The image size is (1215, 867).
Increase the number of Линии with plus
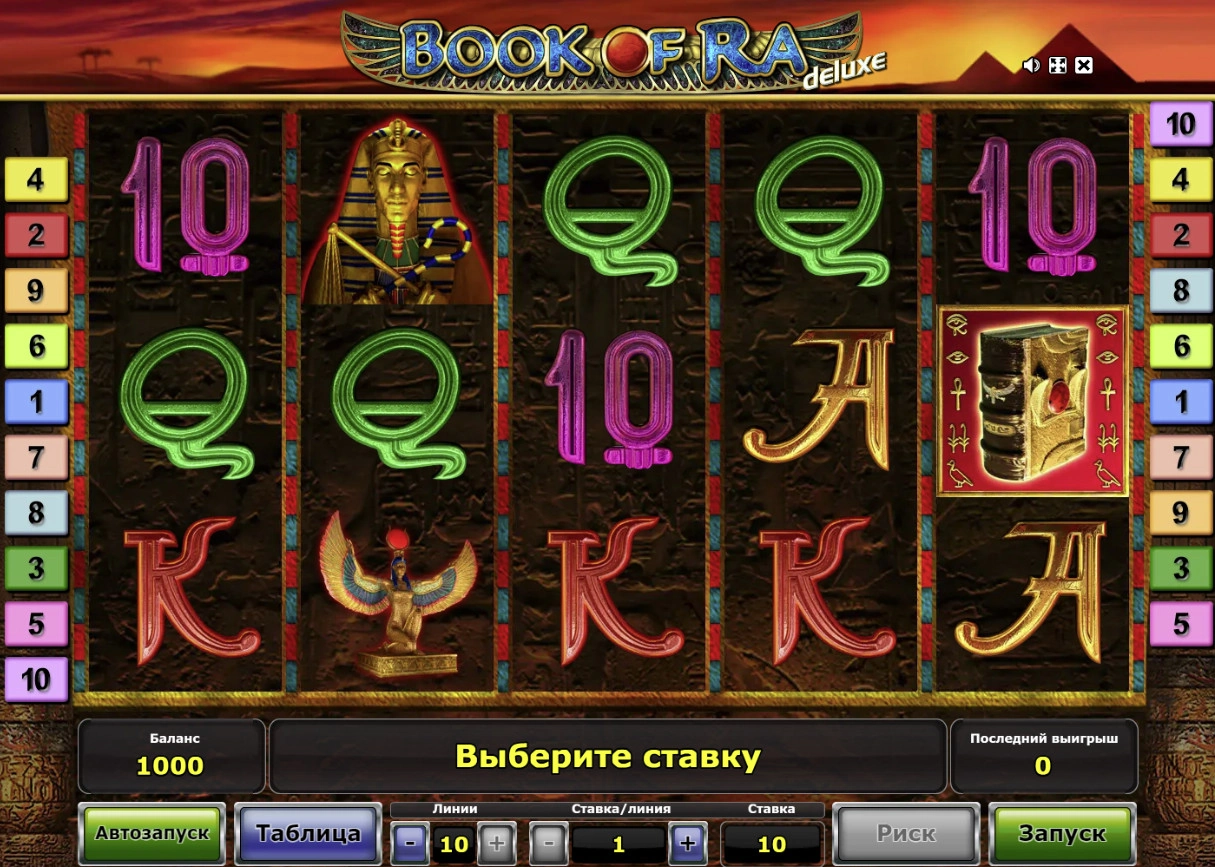tap(496, 844)
